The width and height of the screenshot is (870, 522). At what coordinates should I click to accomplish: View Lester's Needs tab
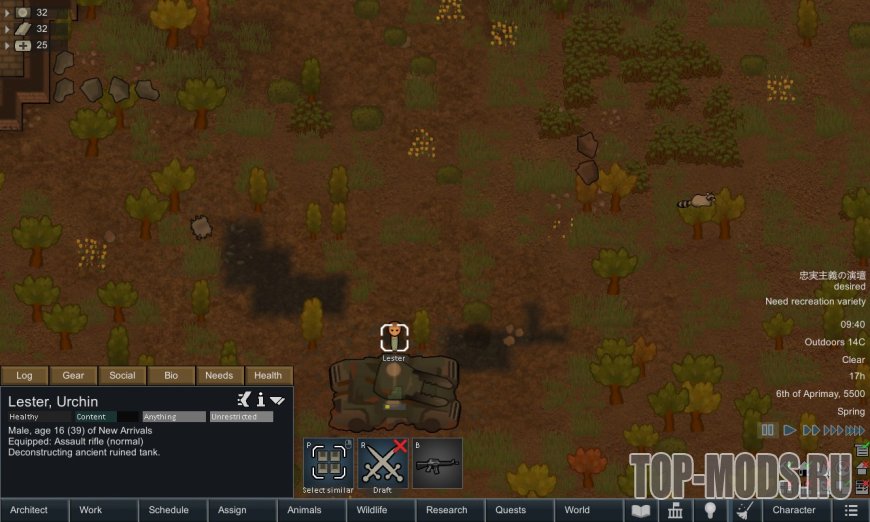click(x=219, y=376)
